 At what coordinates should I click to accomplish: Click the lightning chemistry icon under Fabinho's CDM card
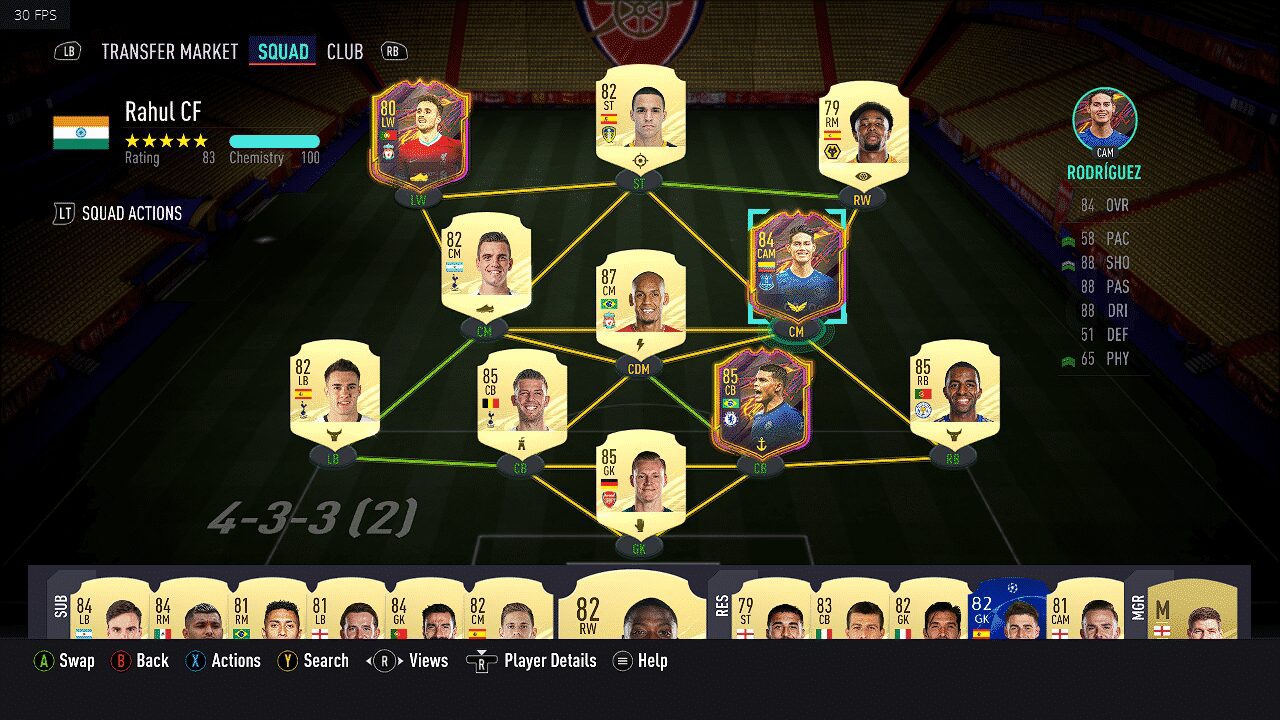(x=638, y=342)
